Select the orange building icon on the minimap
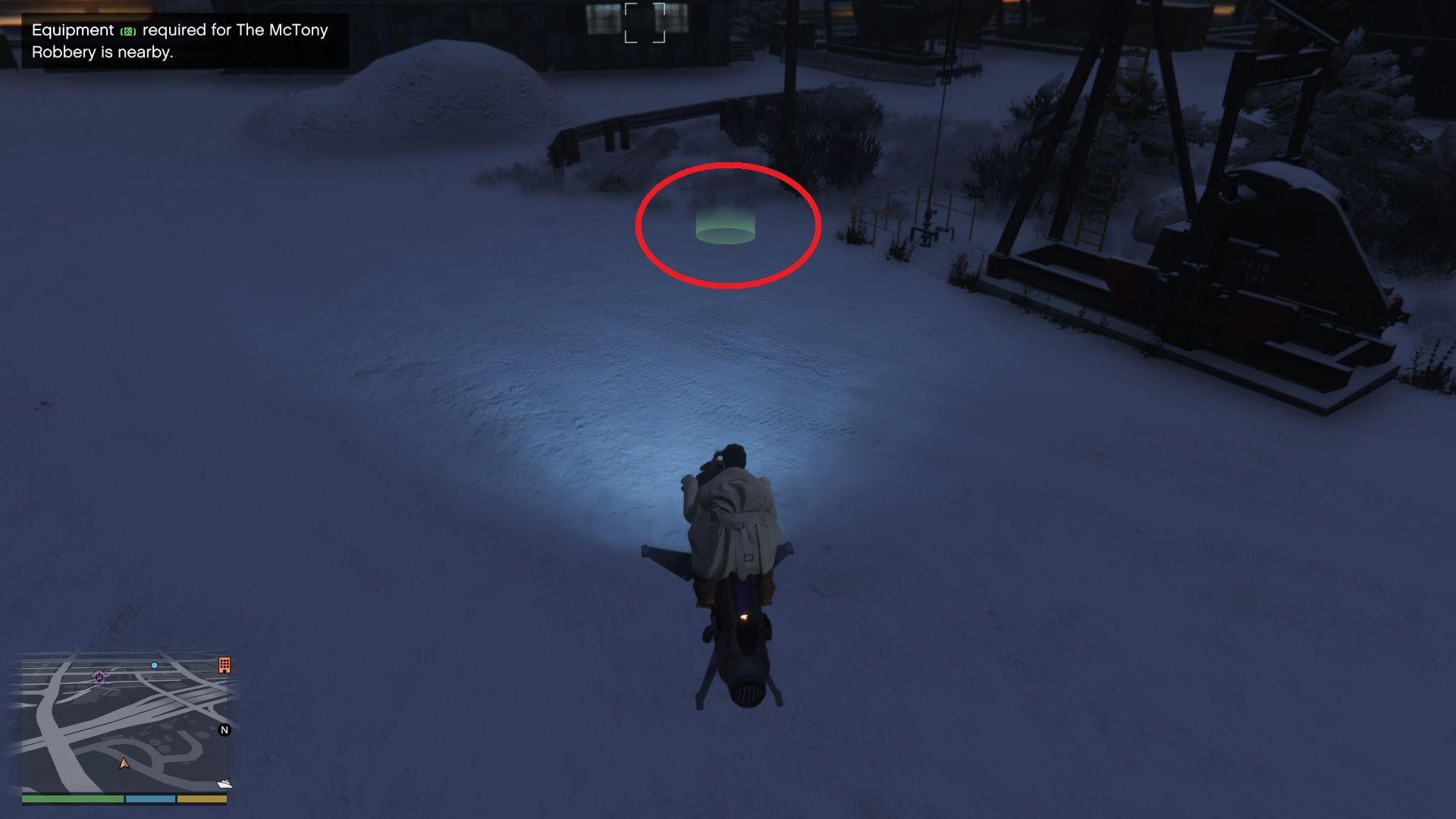The width and height of the screenshot is (1456, 819). 224,665
